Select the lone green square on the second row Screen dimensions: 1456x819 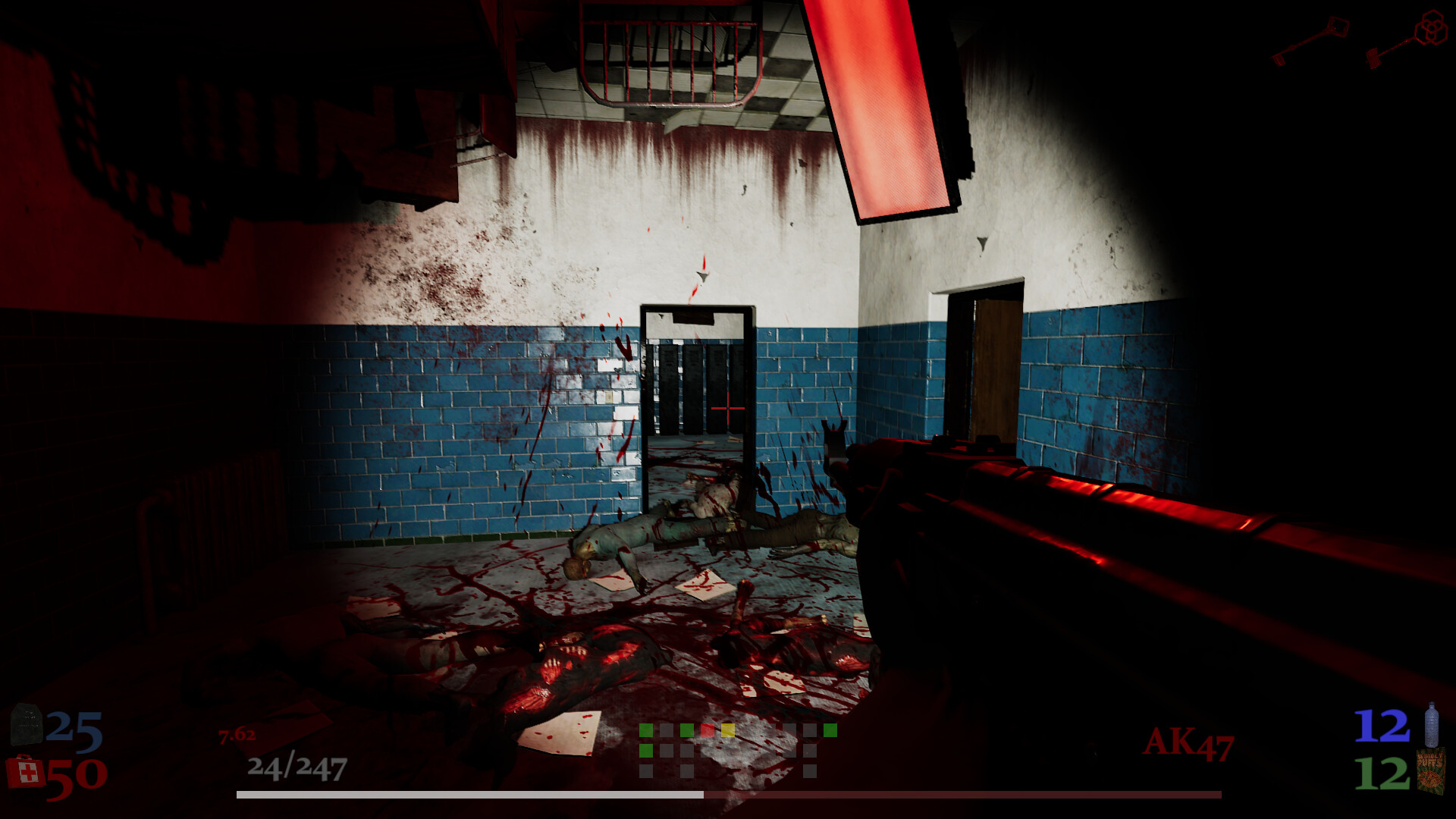coord(646,751)
